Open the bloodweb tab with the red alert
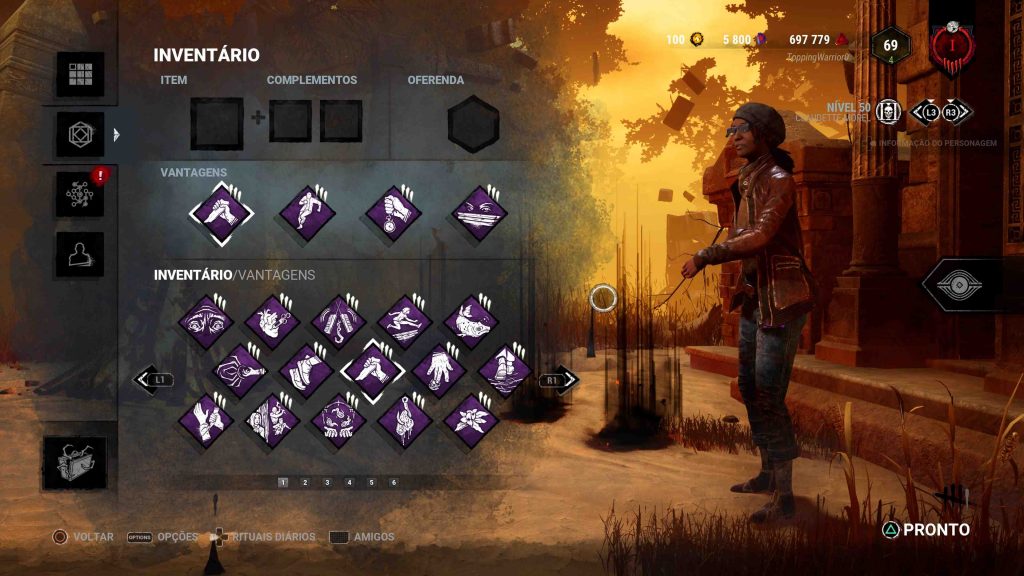 (x=80, y=194)
